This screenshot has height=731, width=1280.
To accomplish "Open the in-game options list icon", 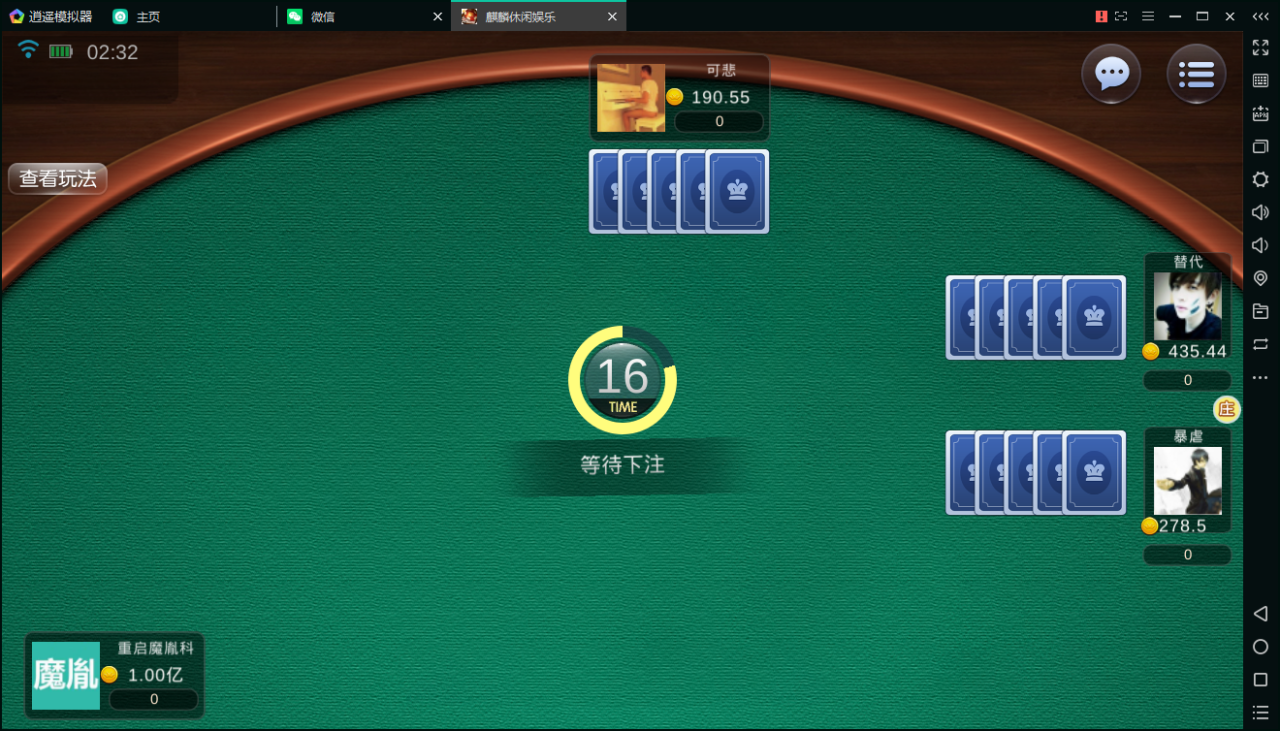I will (x=1196, y=74).
